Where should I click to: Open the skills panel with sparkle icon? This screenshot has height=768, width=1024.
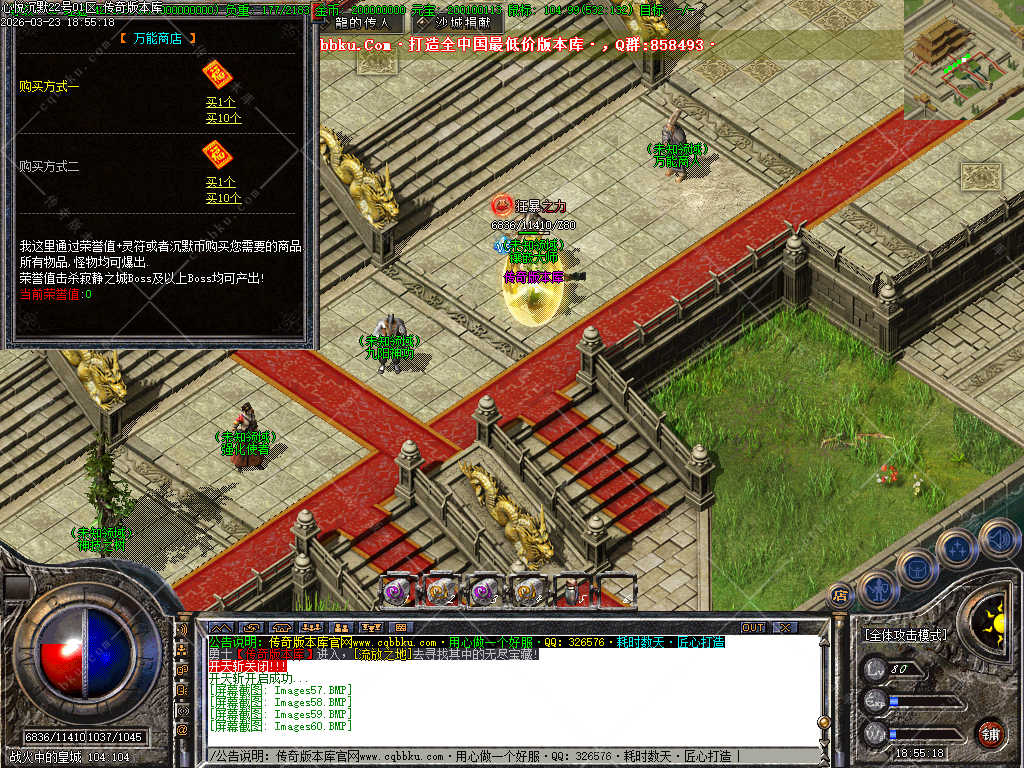[957, 549]
